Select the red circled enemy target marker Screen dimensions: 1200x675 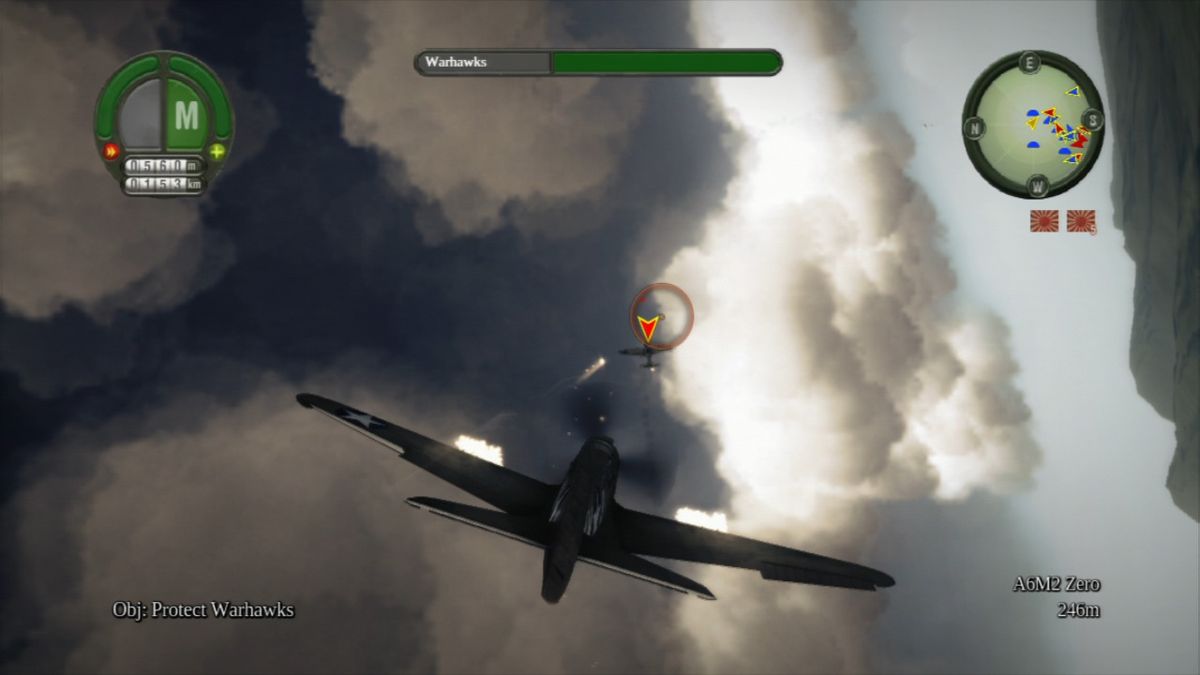pyautogui.click(x=660, y=316)
